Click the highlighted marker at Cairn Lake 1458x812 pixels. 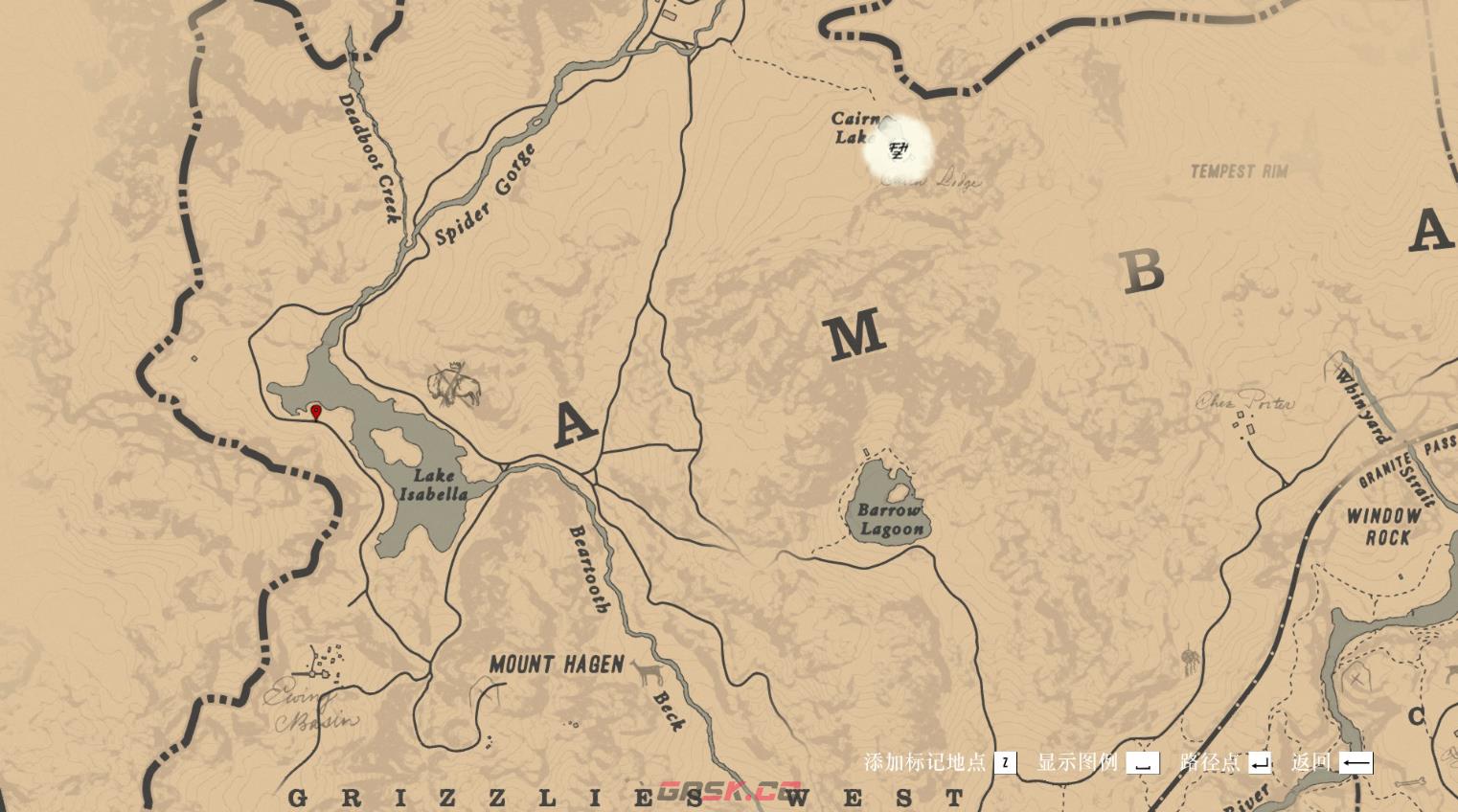(899, 149)
